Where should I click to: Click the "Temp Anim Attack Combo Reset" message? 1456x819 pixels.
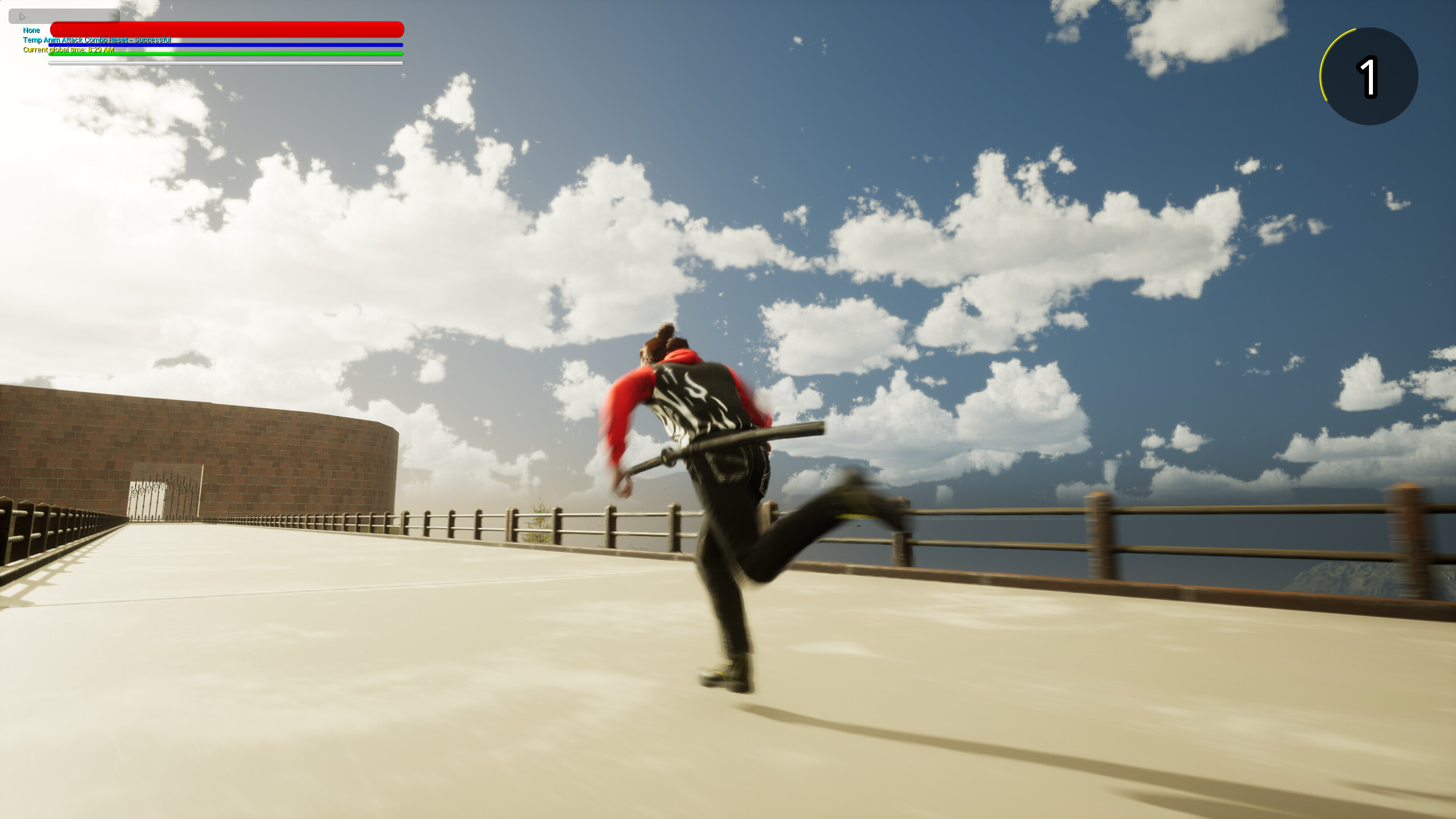click(x=96, y=40)
